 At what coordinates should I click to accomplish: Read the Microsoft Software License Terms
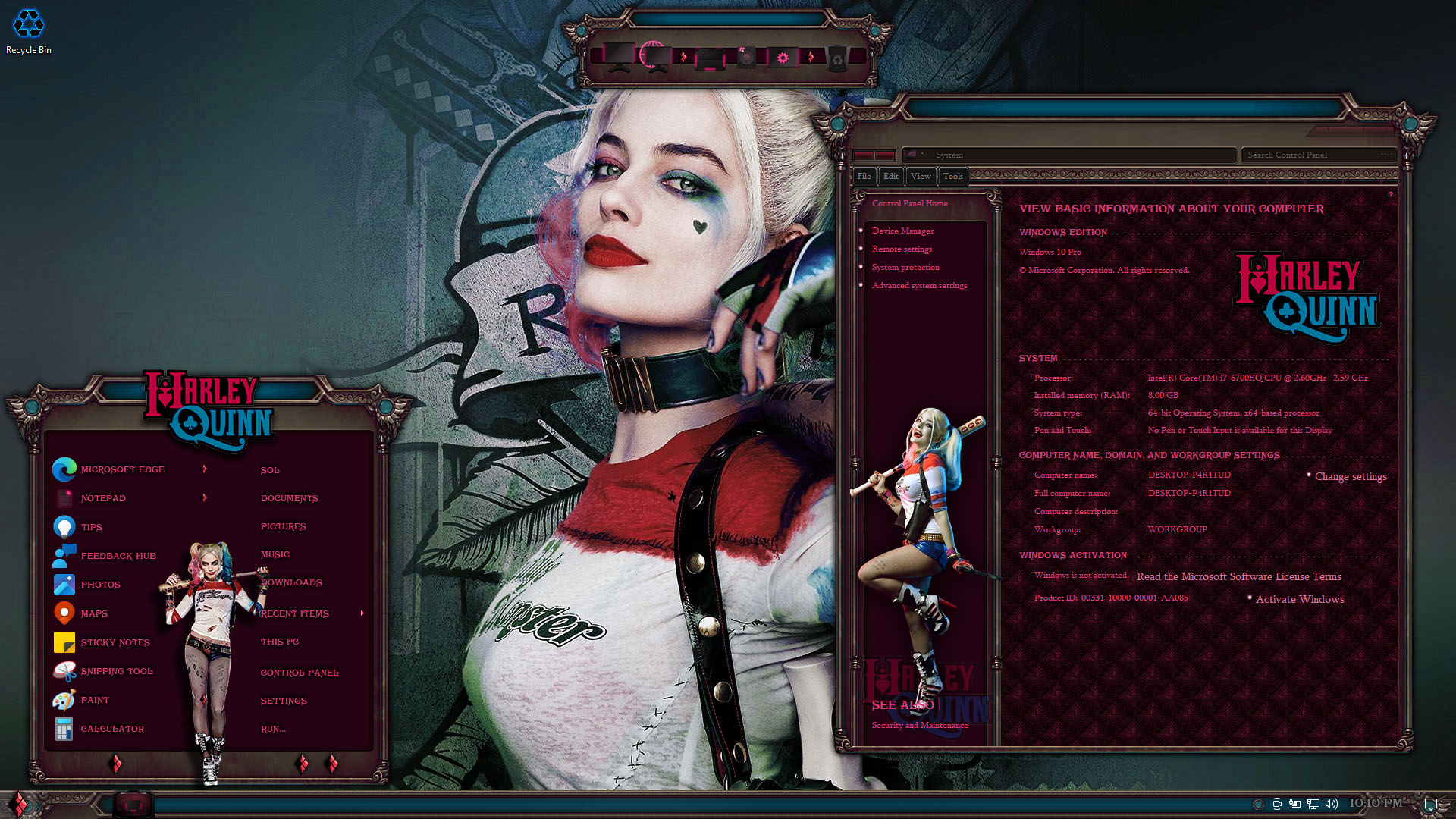click(x=1238, y=576)
